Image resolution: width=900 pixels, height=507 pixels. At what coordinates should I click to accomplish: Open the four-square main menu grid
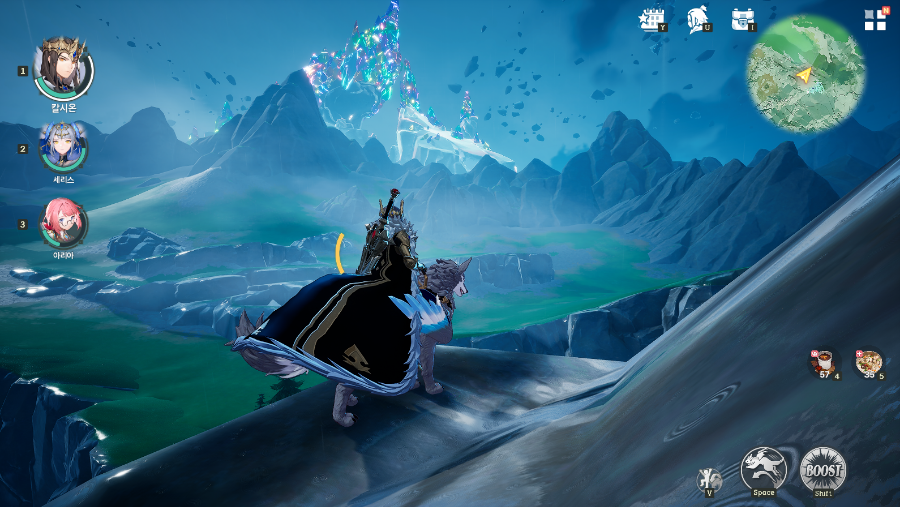click(x=876, y=19)
